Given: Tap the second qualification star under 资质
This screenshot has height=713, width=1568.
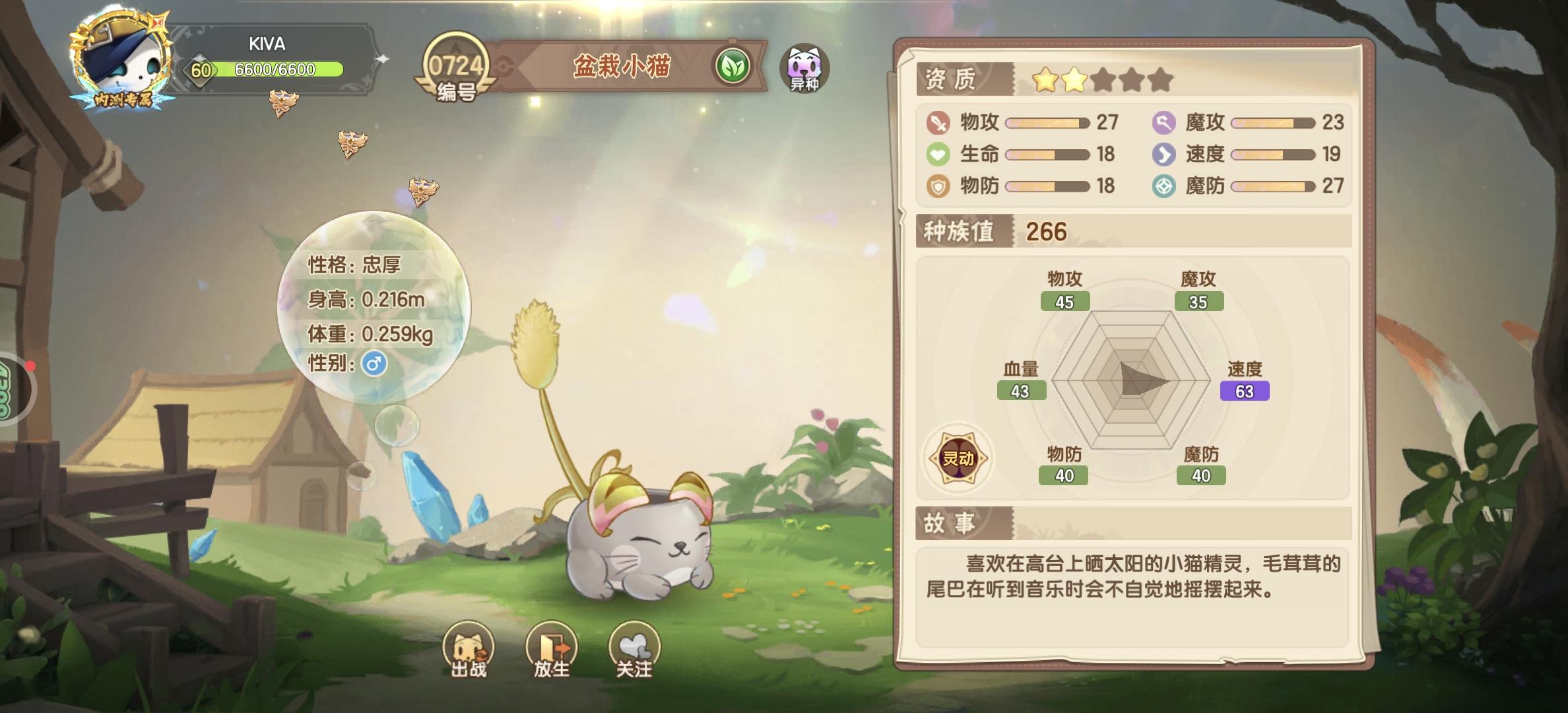Looking at the screenshot, I should point(1076,78).
